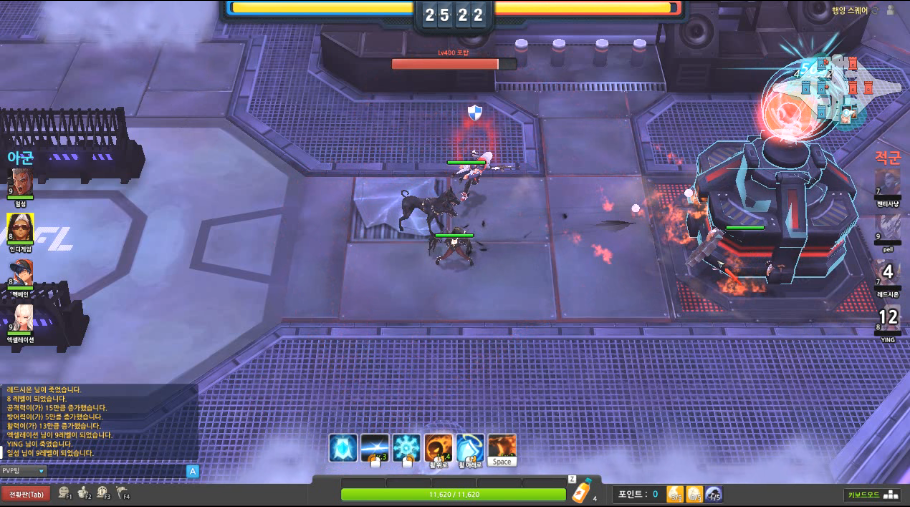Toggle the 키보드모드 control mode button
This screenshot has height=507, width=910.
point(866,494)
